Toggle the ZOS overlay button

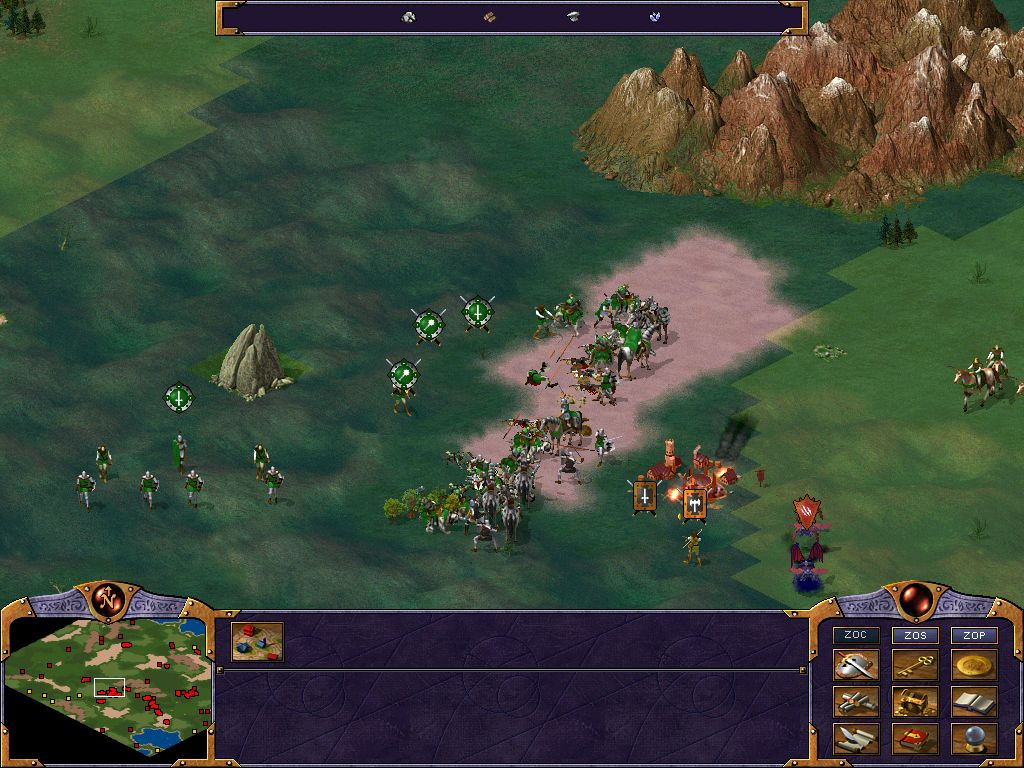point(915,635)
